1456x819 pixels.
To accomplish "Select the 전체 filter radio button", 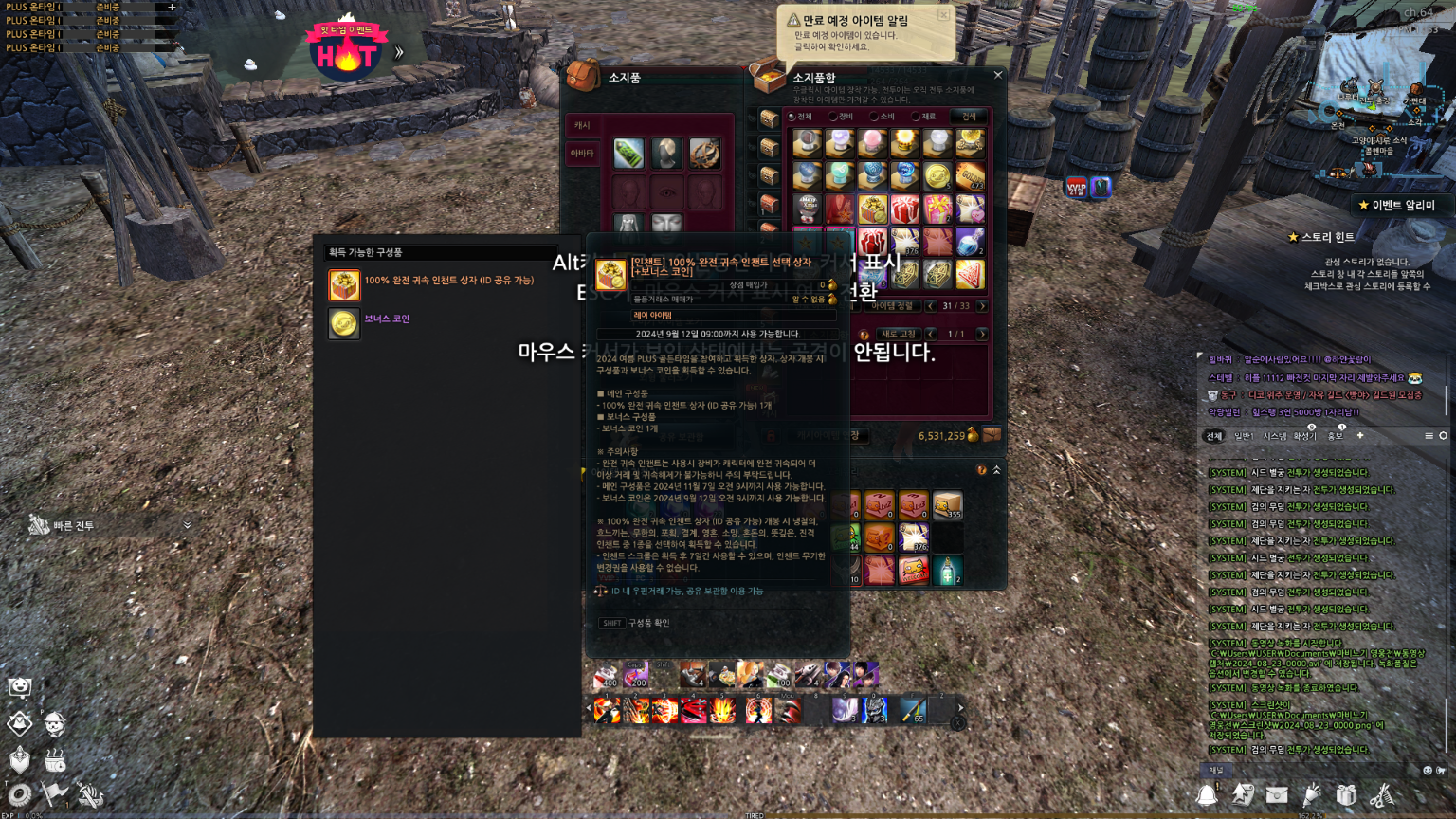I will 792,117.
